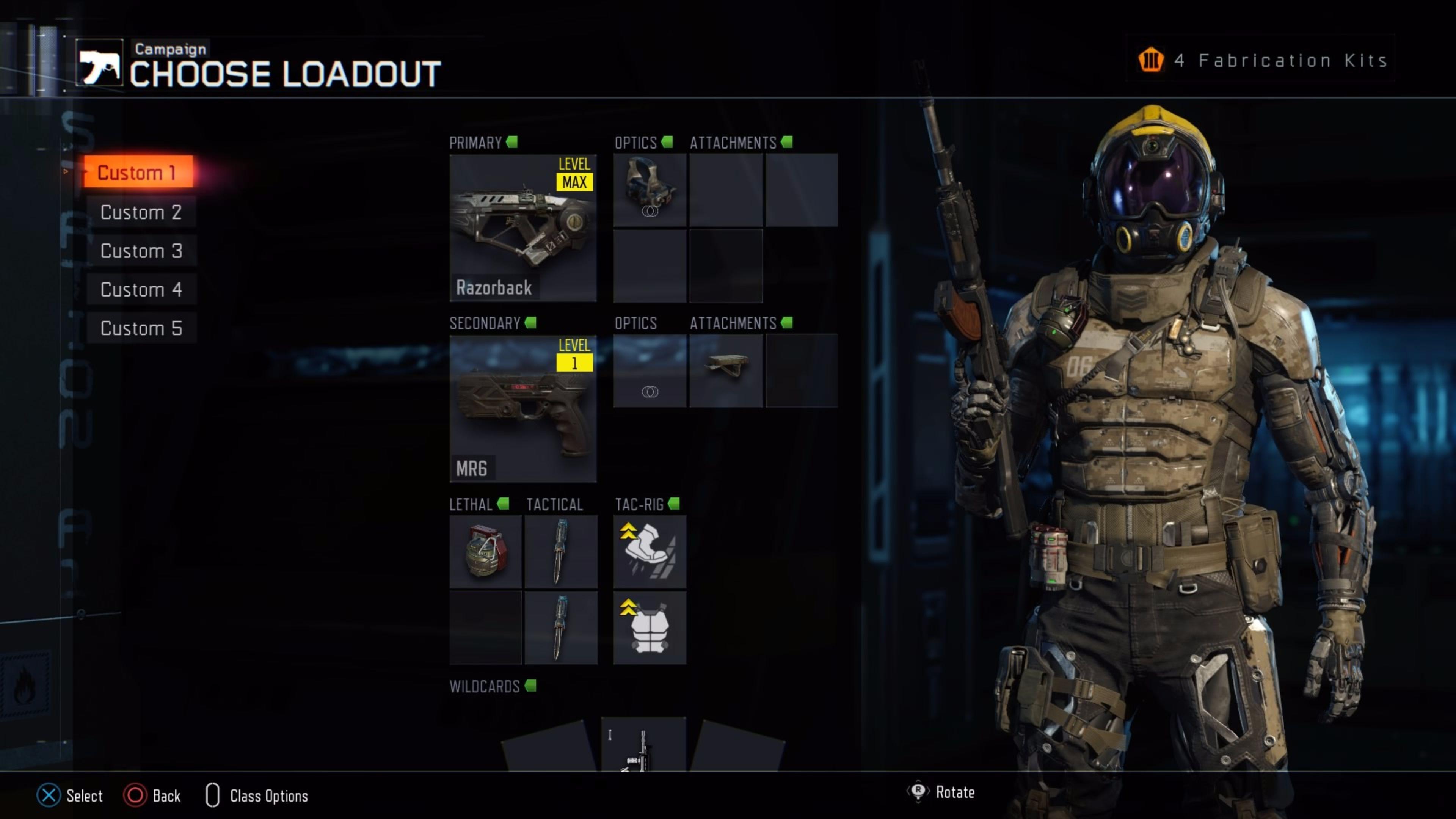Image resolution: width=1456 pixels, height=819 pixels.
Task: Select the MR6 attachment slot with the part
Action: pyautogui.click(x=726, y=371)
